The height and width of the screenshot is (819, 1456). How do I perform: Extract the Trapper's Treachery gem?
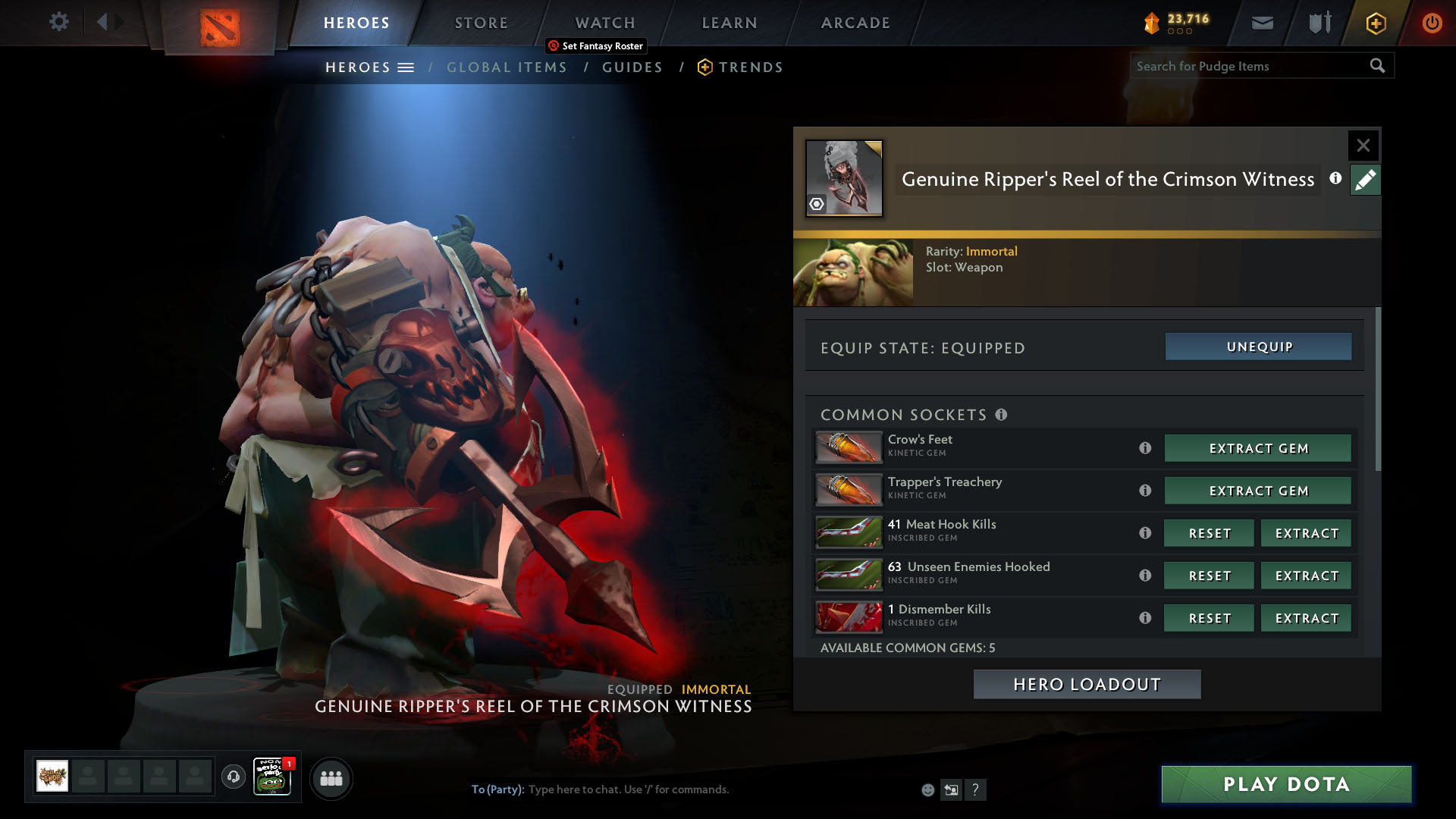pos(1258,491)
